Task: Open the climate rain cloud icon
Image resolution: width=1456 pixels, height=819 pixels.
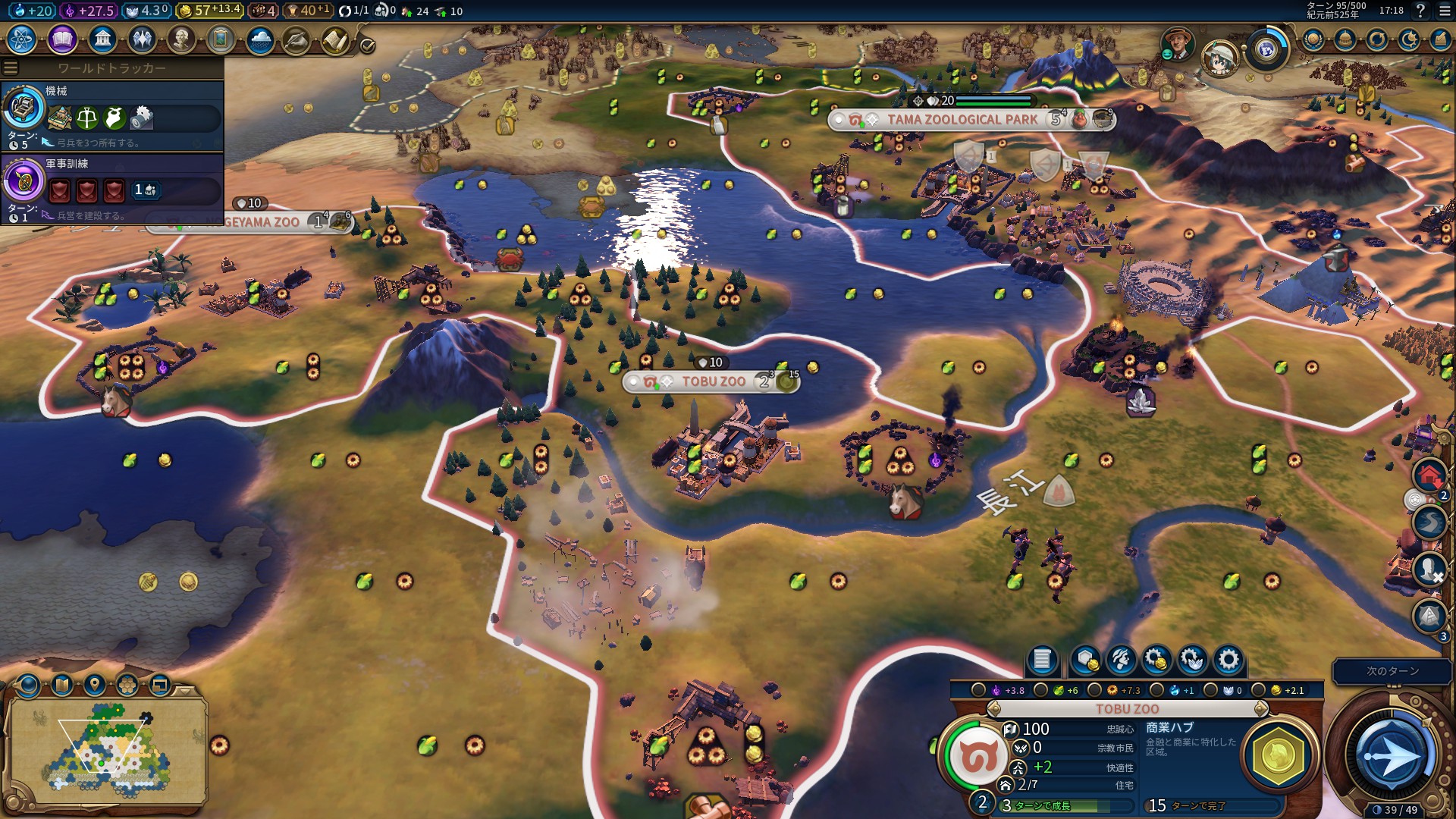Action: (260, 39)
